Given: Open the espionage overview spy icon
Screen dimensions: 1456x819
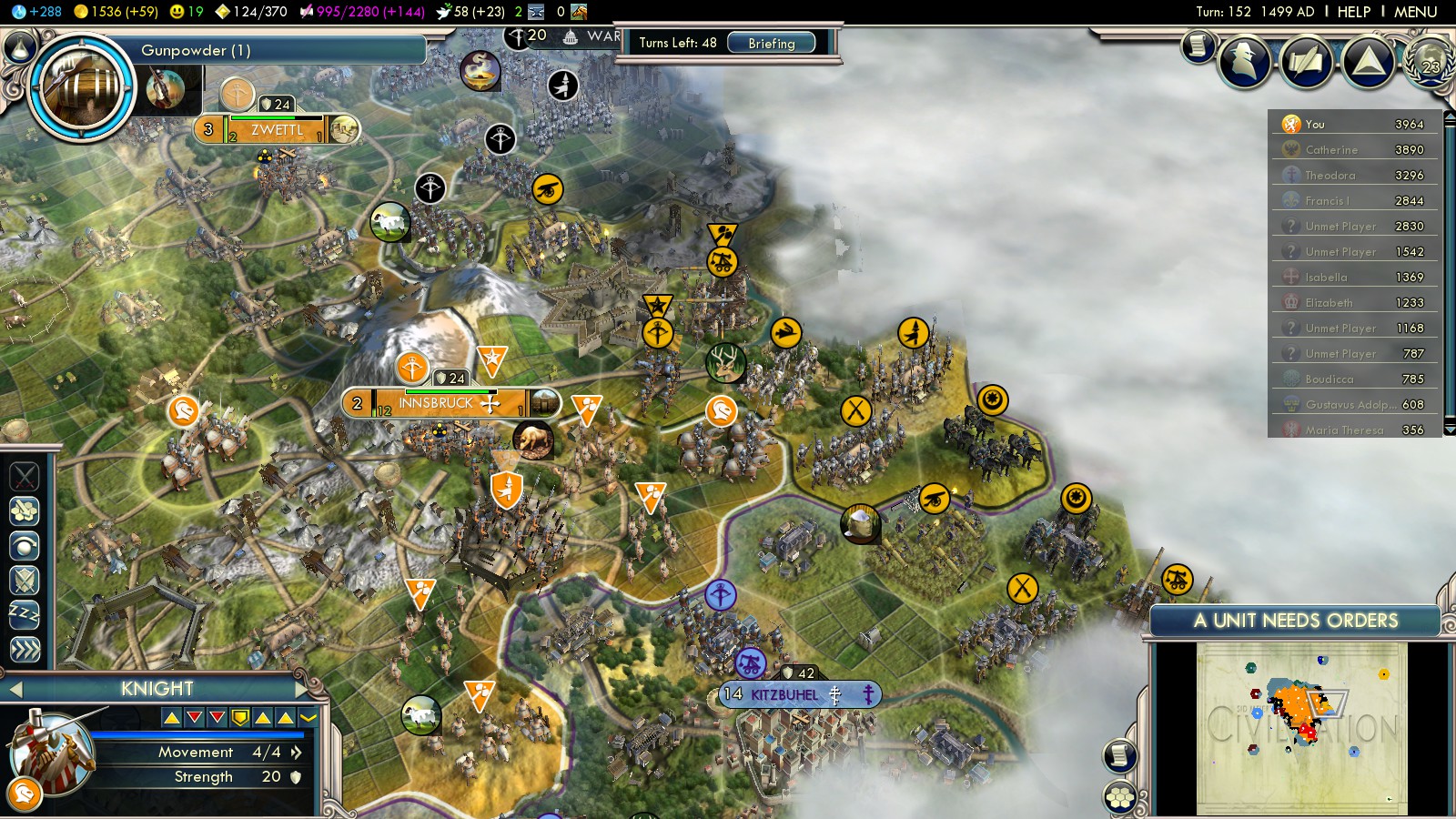Looking at the screenshot, I should click(1244, 61).
